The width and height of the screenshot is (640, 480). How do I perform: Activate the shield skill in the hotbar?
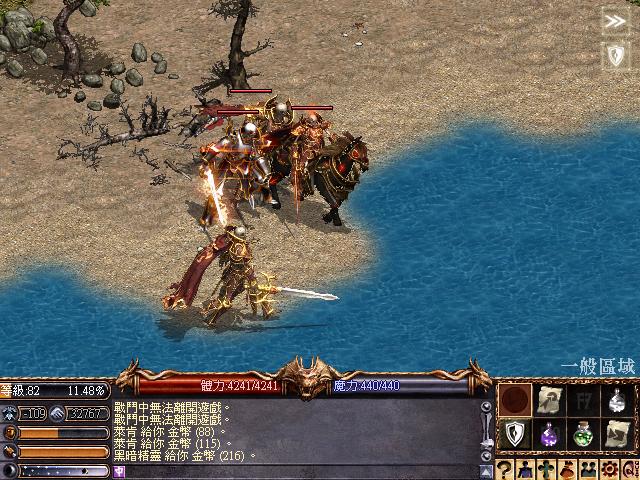515,435
